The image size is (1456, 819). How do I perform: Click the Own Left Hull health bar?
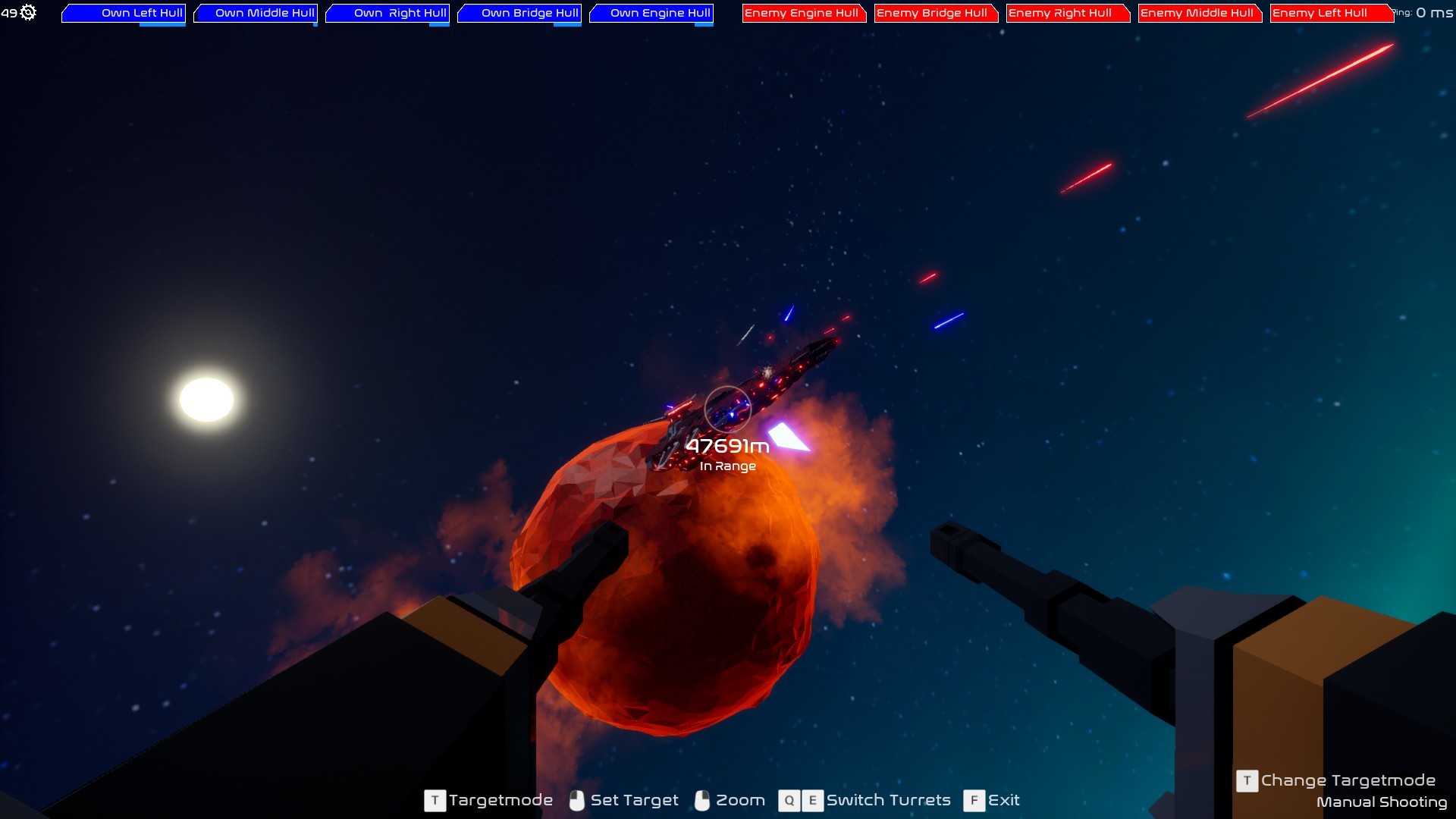tap(123, 13)
